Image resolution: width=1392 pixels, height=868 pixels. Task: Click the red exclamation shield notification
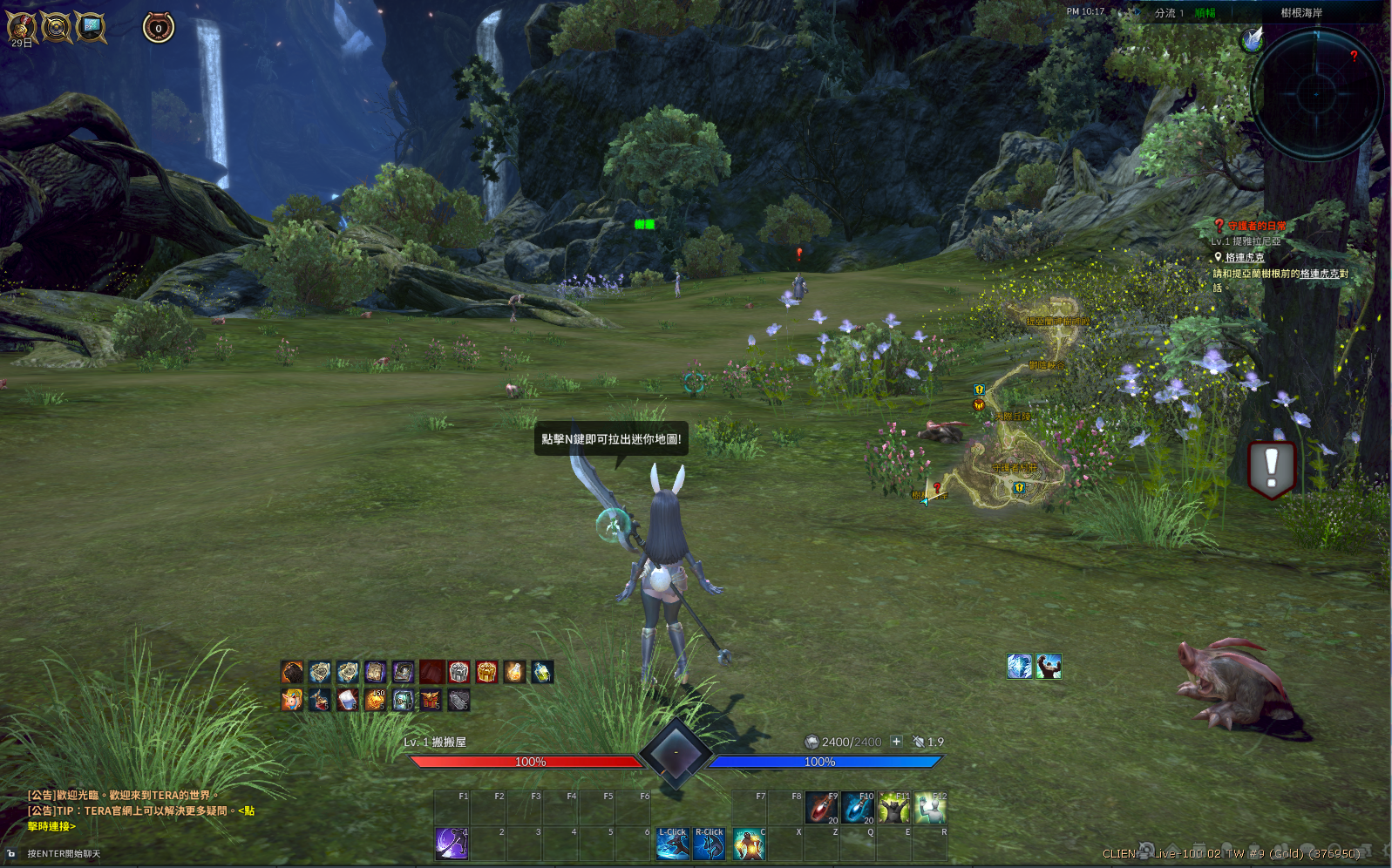pyautogui.click(x=1271, y=468)
